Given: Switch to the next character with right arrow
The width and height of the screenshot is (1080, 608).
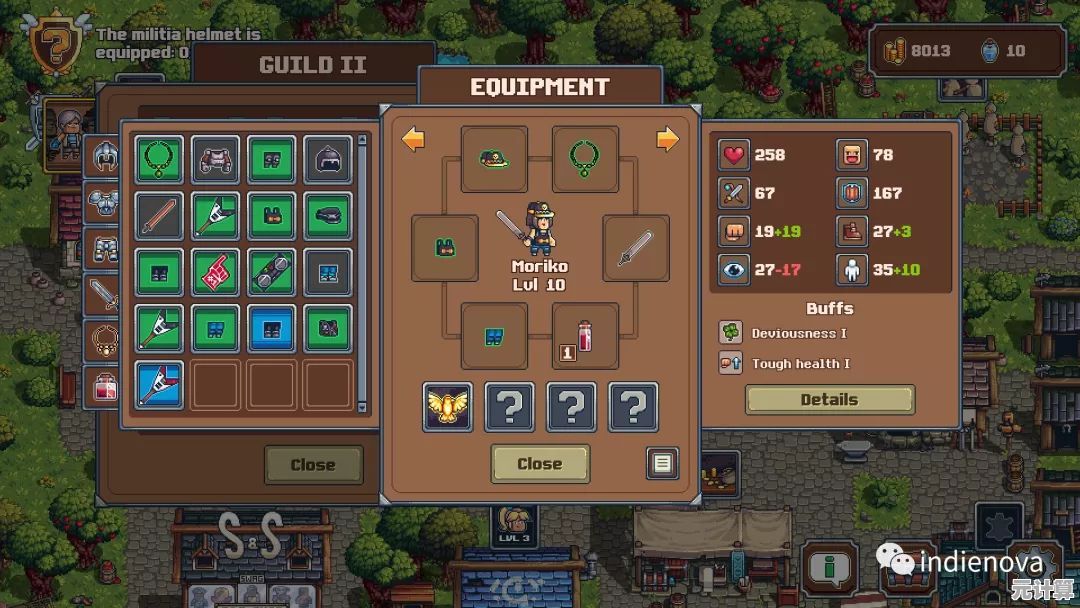Looking at the screenshot, I should 667,139.
